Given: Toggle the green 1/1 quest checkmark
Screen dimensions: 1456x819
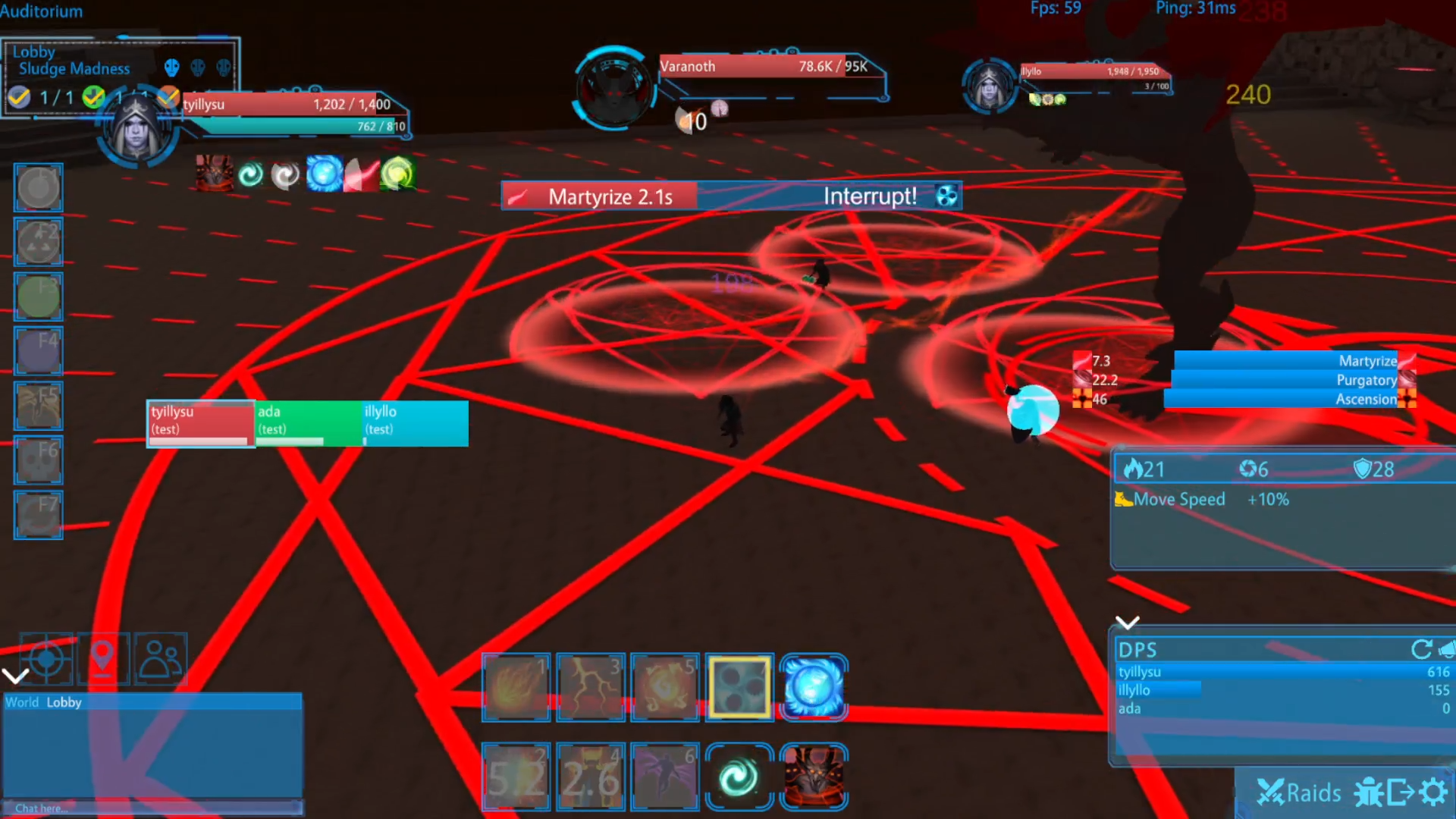Looking at the screenshot, I should 93,97.
